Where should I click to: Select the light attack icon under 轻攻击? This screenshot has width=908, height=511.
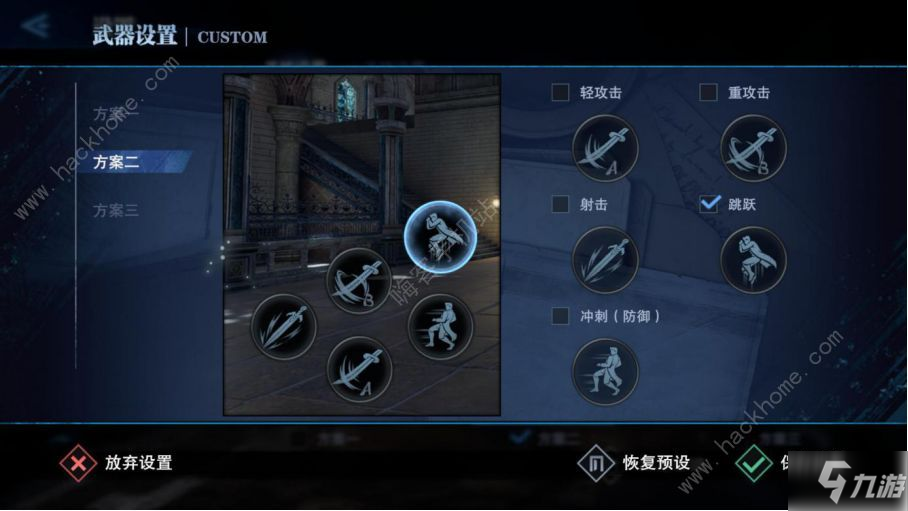(605, 148)
